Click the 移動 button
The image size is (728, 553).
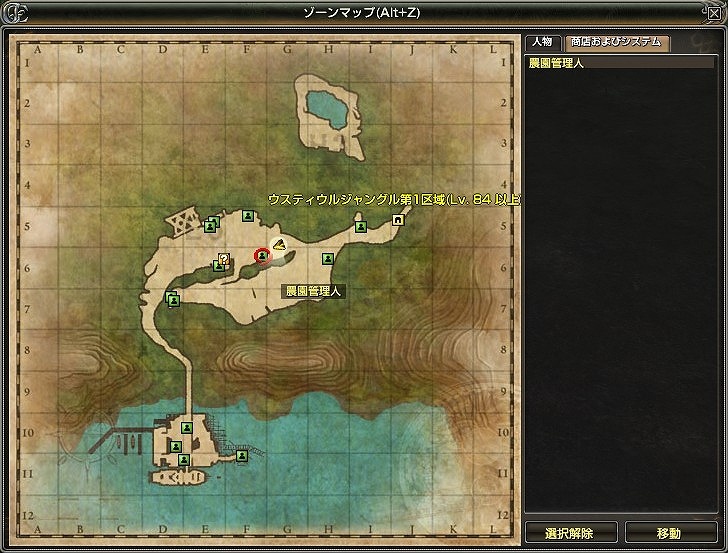(669, 533)
